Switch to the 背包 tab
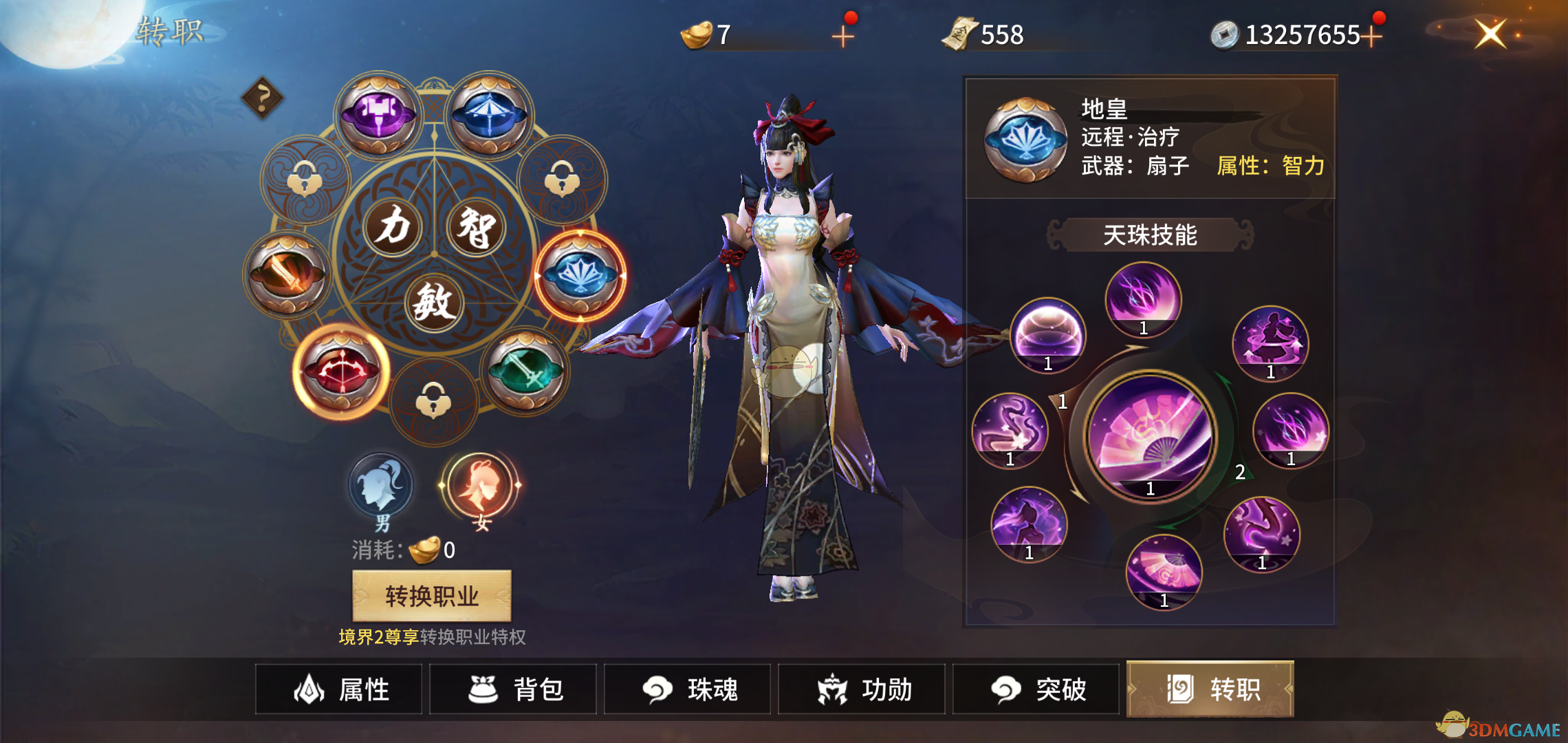The height and width of the screenshot is (743, 1568). (x=512, y=690)
